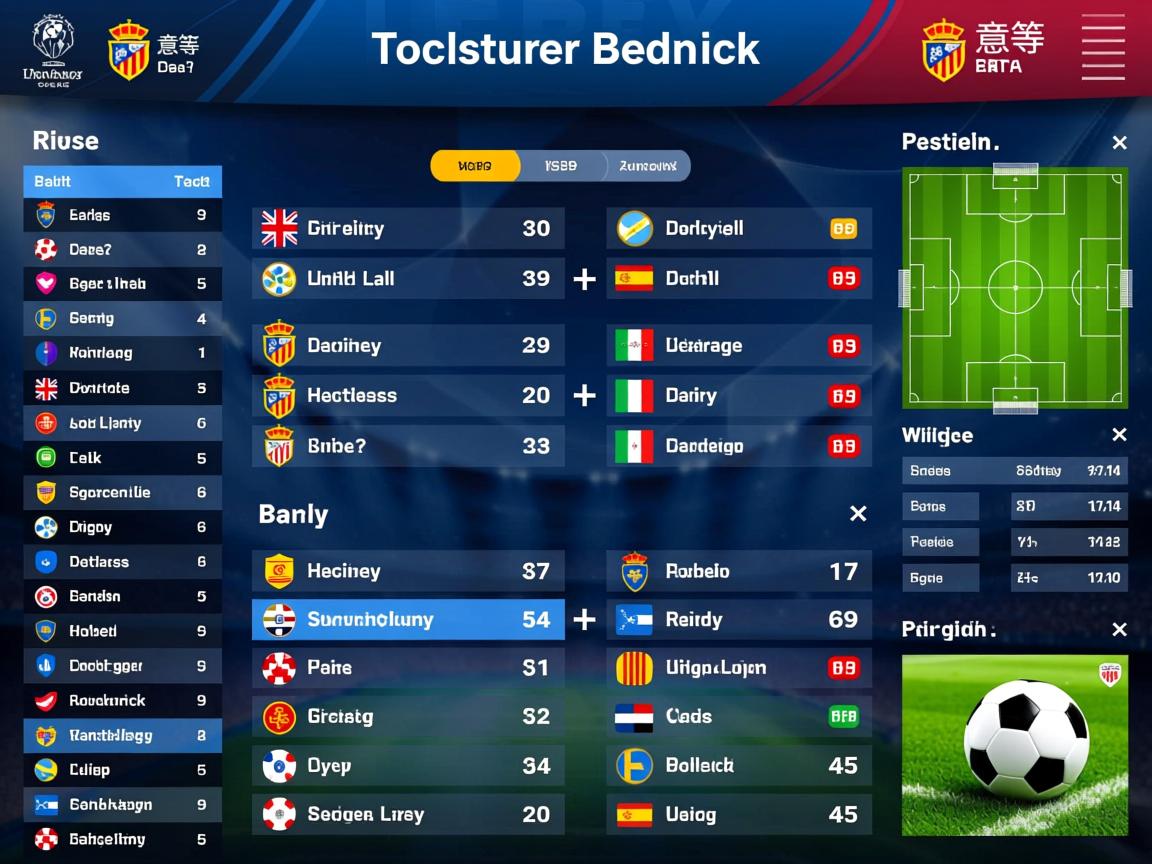
Task: Close the Banly section
Action: click(x=857, y=514)
